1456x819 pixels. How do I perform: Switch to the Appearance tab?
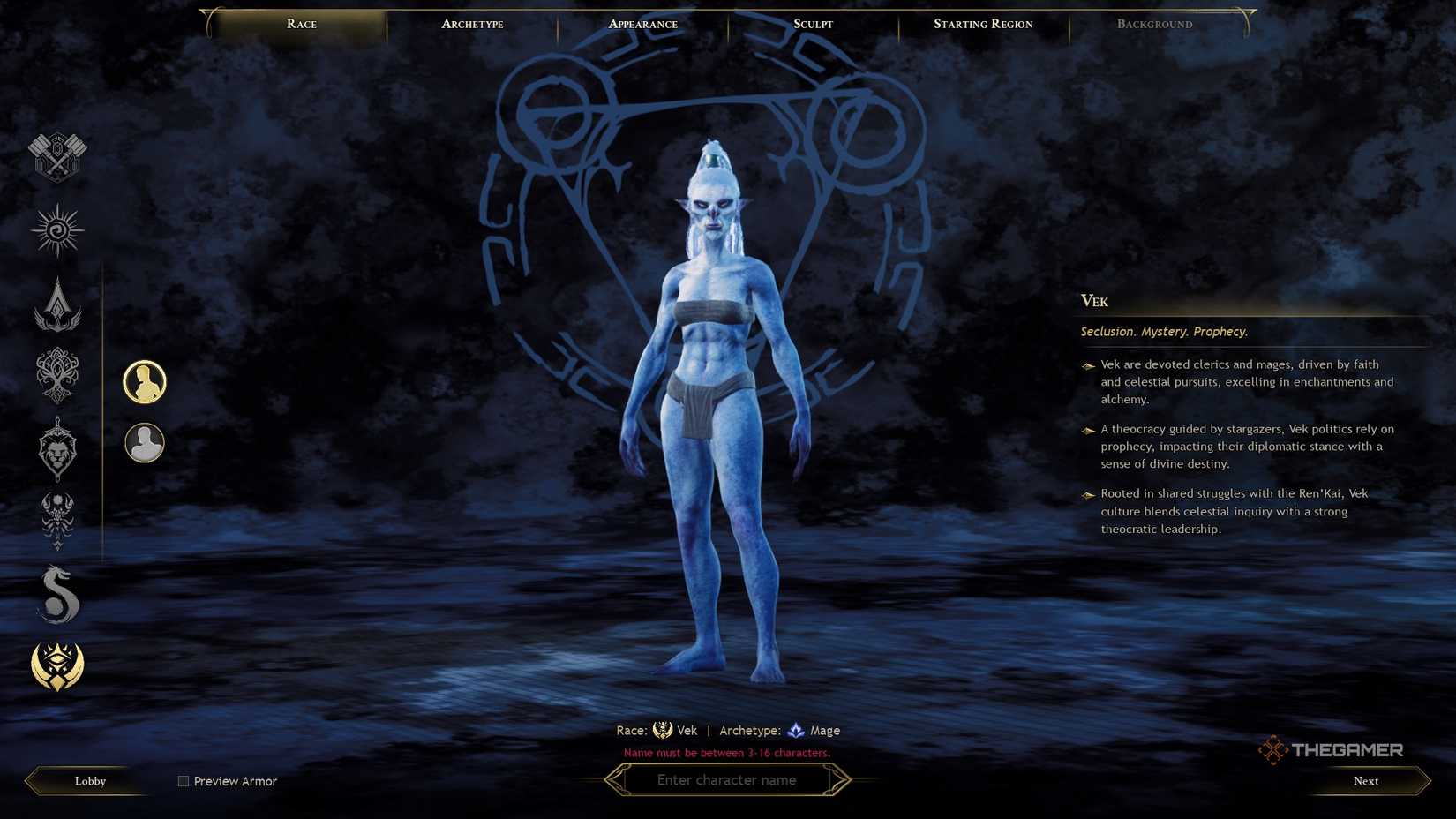(x=642, y=24)
